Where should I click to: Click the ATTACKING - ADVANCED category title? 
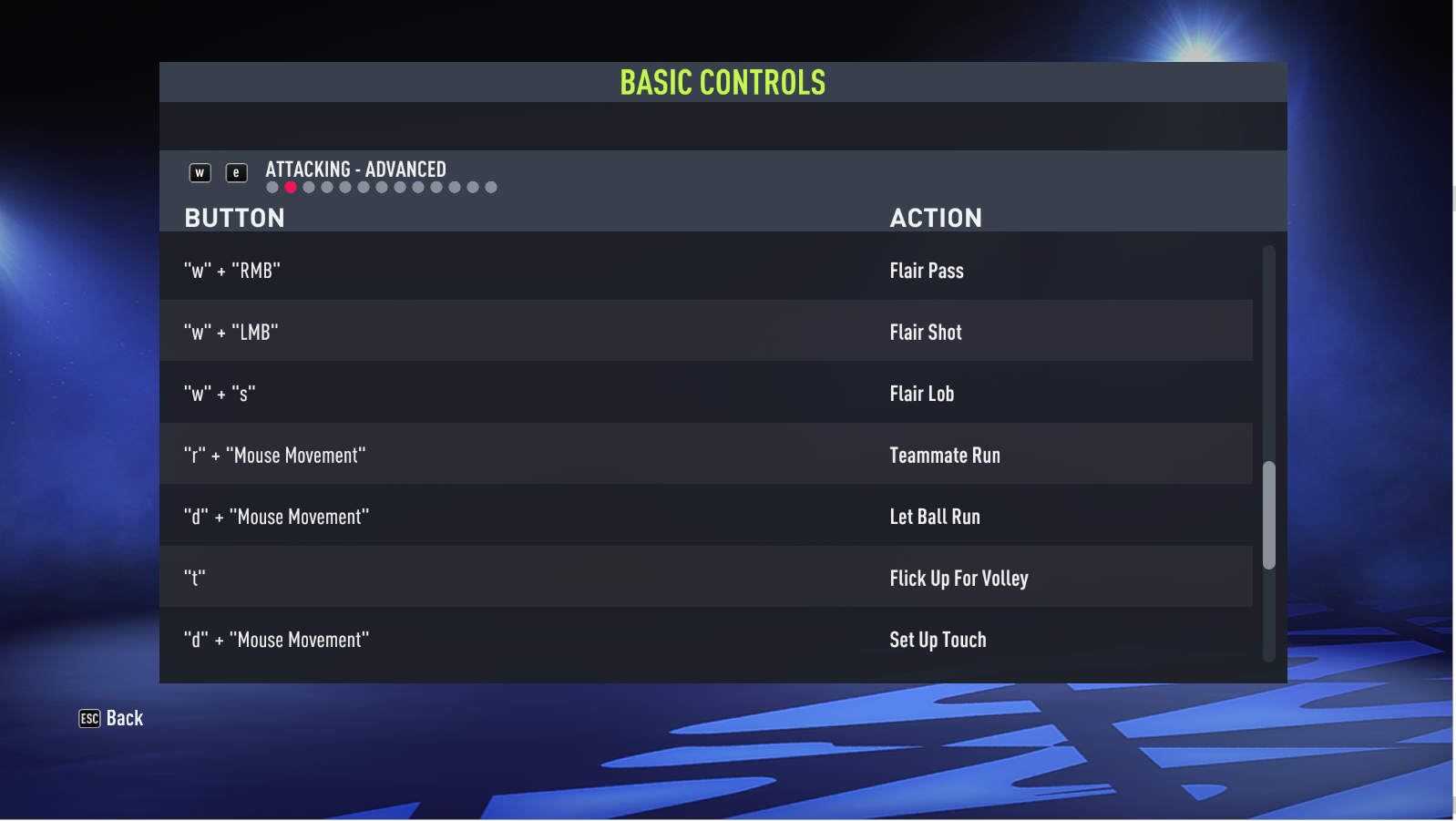pos(355,169)
